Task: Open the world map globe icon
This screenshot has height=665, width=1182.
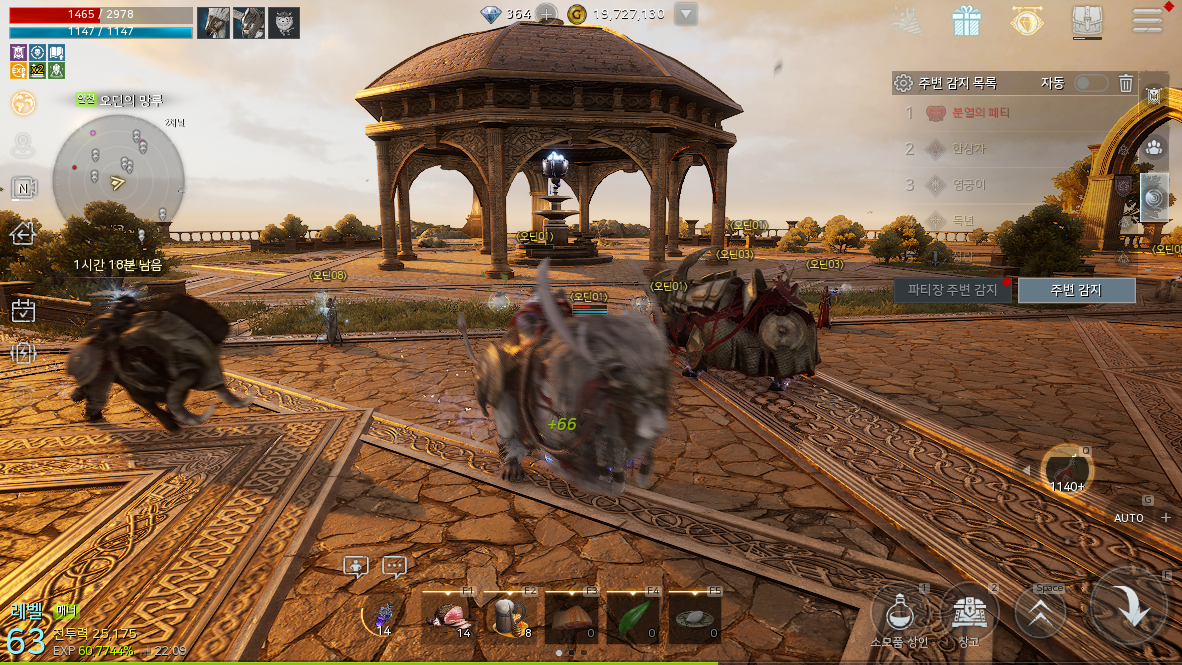Action: coord(23,103)
